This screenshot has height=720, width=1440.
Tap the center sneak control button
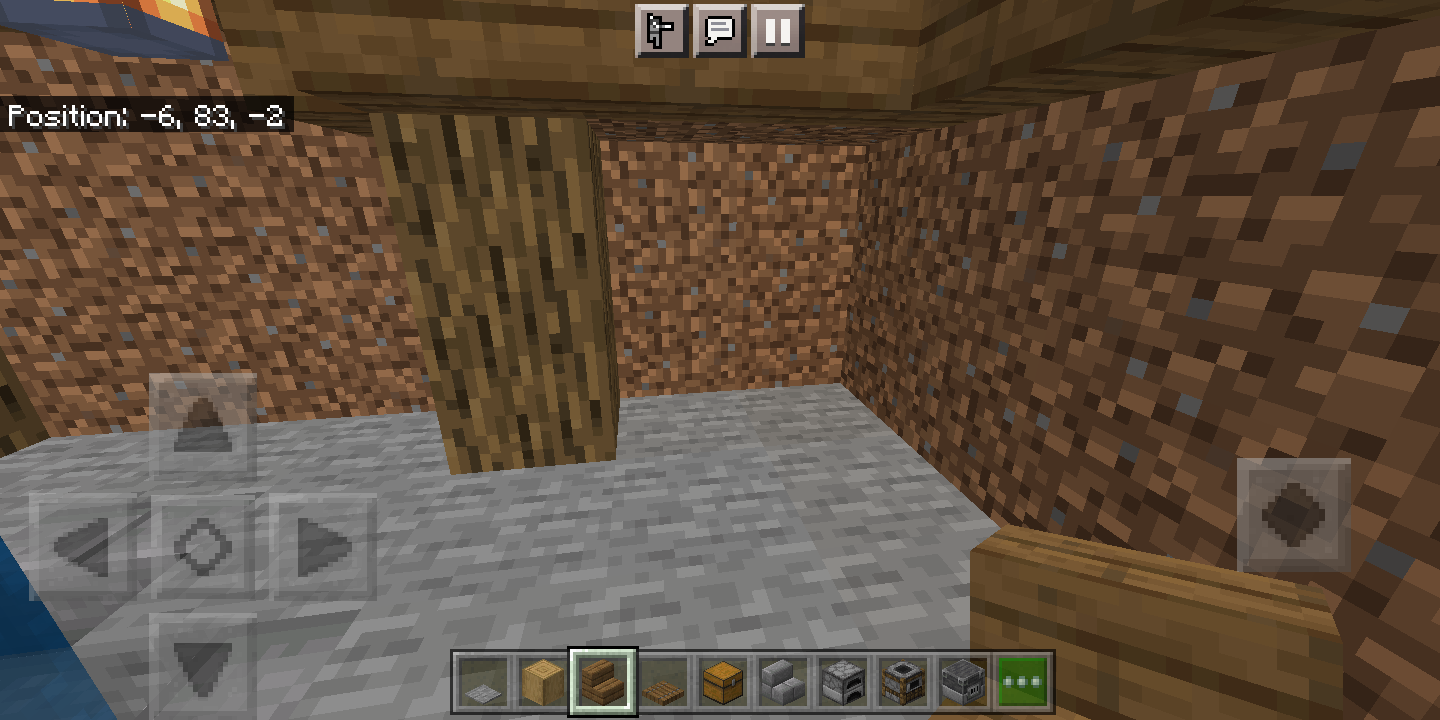click(x=205, y=548)
